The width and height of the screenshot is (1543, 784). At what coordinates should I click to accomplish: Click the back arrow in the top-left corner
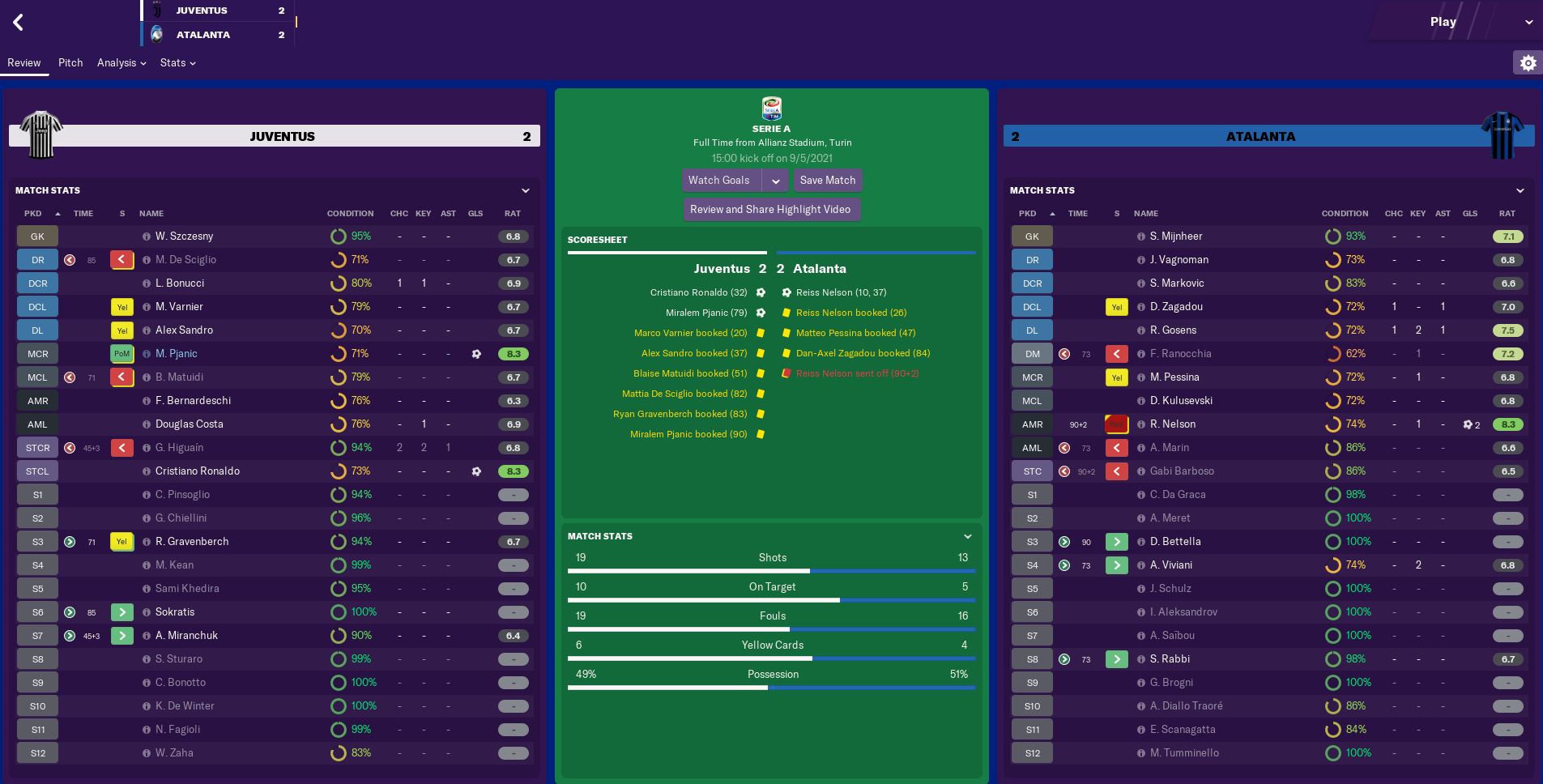[x=17, y=22]
